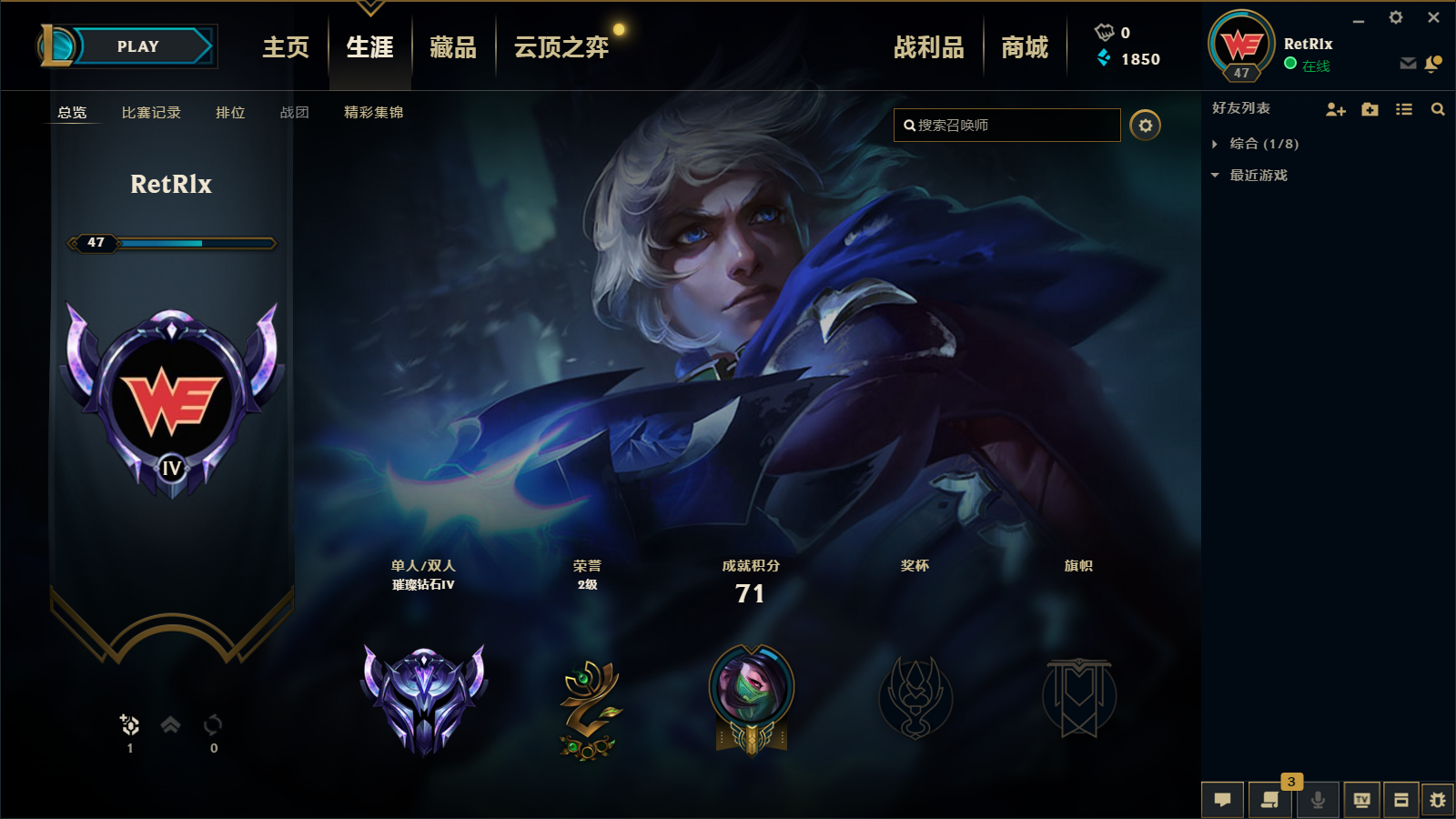Image resolution: width=1456 pixels, height=819 pixels.
Task: Toggle friend list view with the list icon
Action: tap(1403, 109)
